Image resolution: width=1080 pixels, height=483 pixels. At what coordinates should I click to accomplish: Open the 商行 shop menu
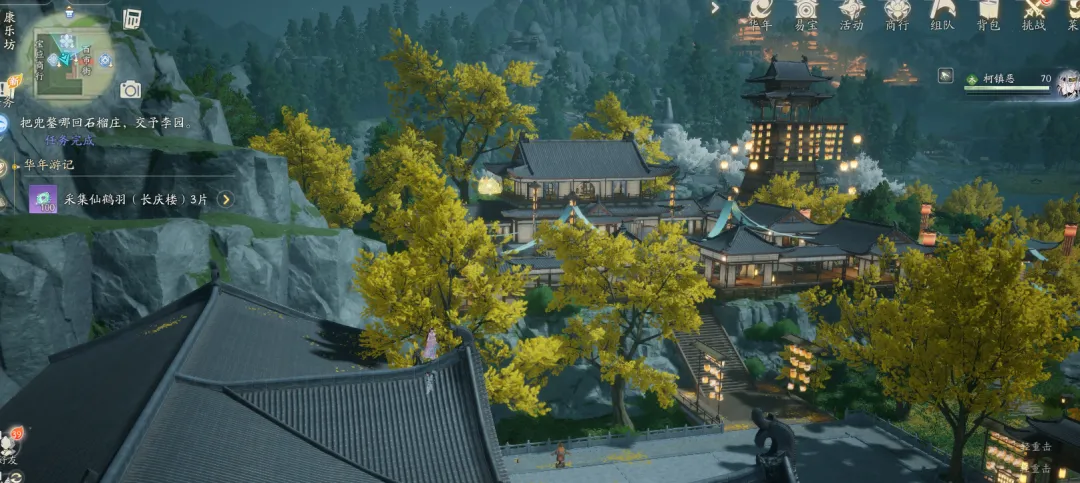click(897, 12)
